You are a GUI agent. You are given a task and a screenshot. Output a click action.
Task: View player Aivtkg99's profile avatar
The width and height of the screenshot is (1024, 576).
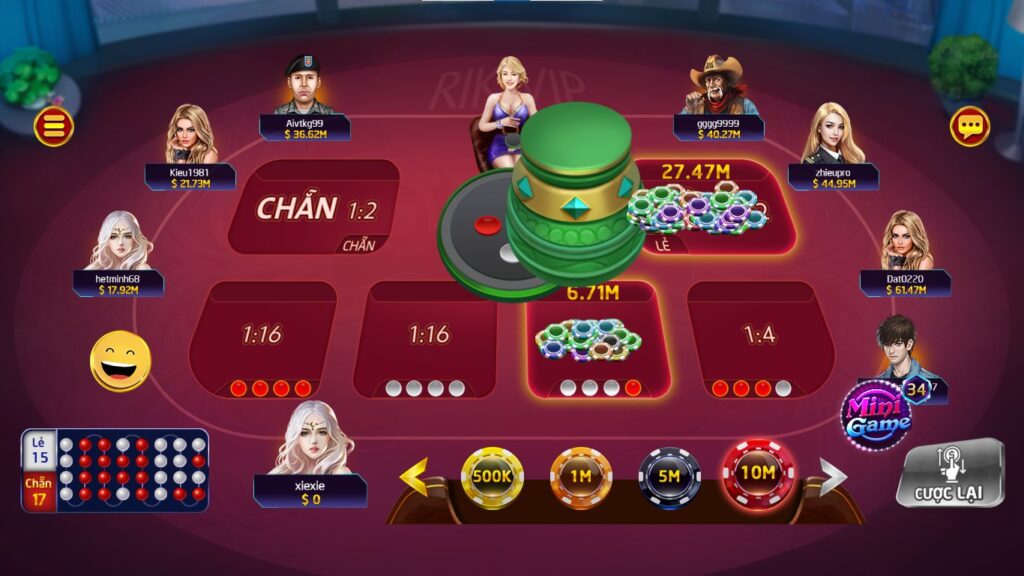pyautogui.click(x=304, y=85)
